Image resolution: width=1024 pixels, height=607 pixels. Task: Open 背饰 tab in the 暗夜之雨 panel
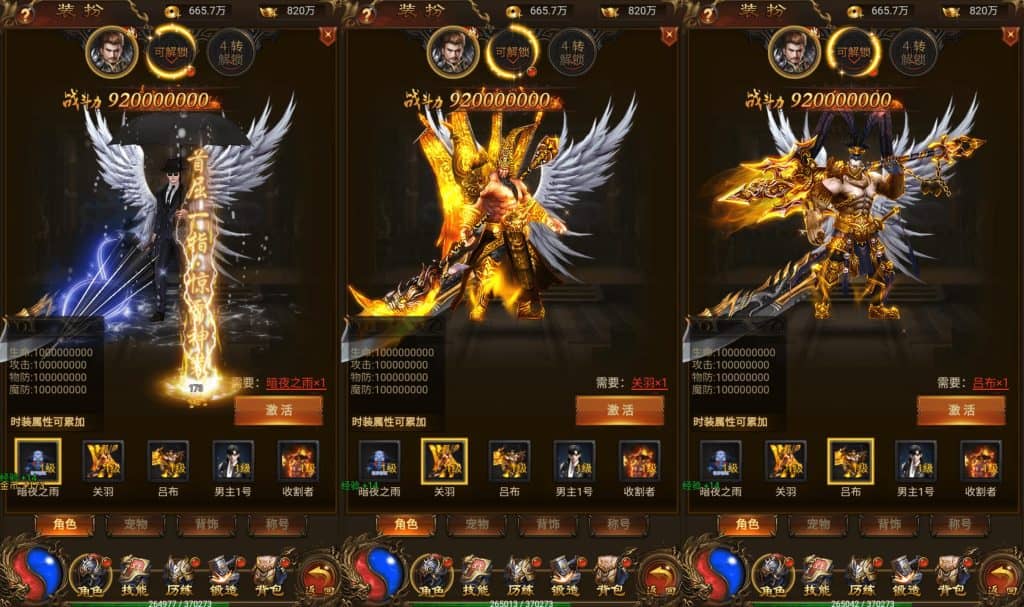coord(206,524)
